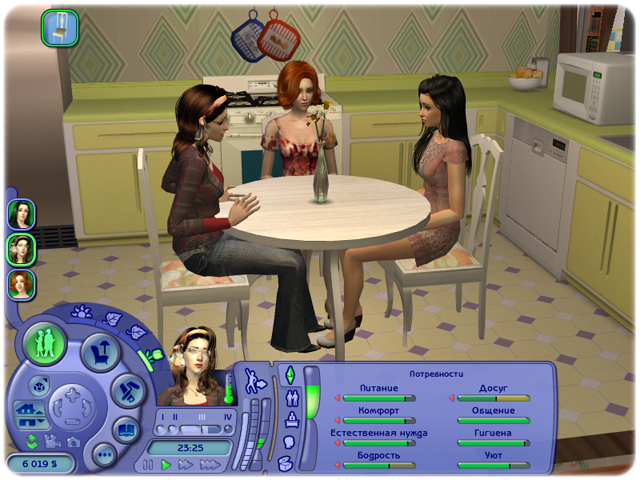
Task: Pause the game
Action: point(148,465)
